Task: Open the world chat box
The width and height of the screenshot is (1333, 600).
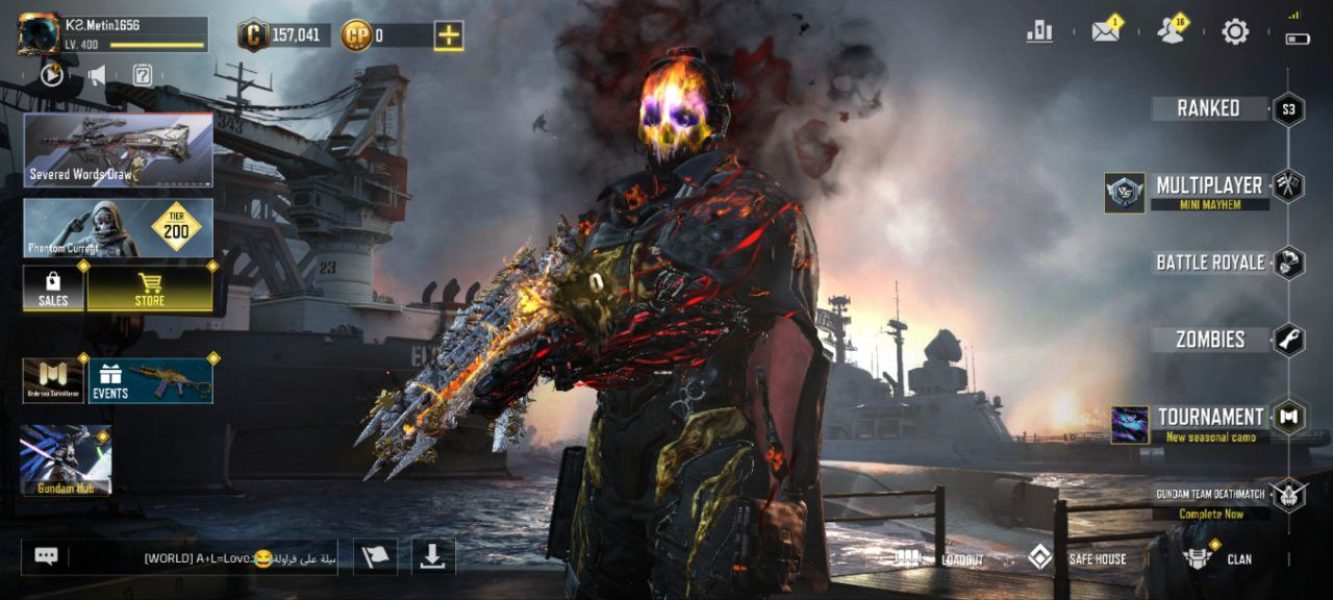Action: (180, 557)
